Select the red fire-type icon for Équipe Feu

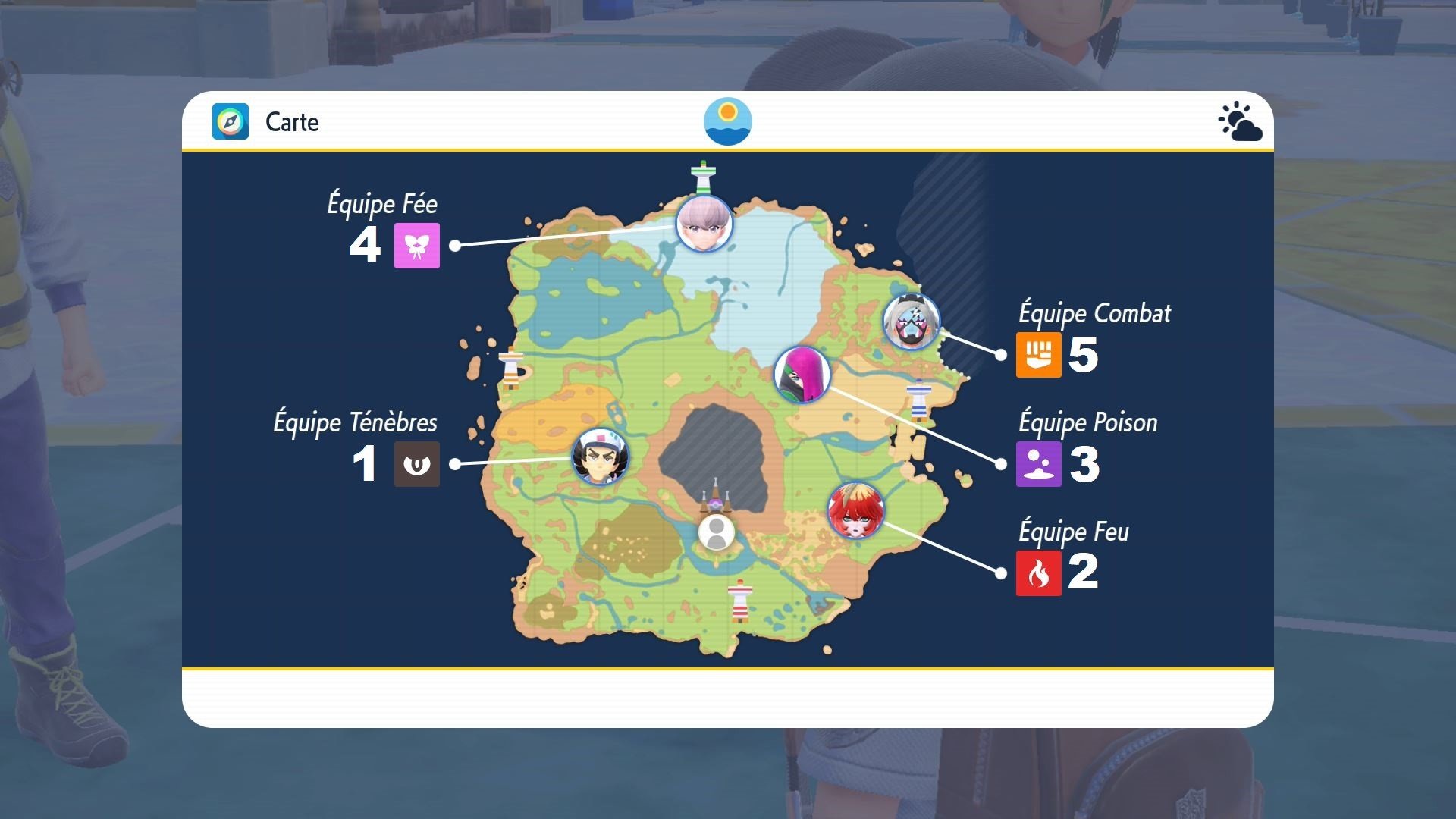(x=1040, y=574)
